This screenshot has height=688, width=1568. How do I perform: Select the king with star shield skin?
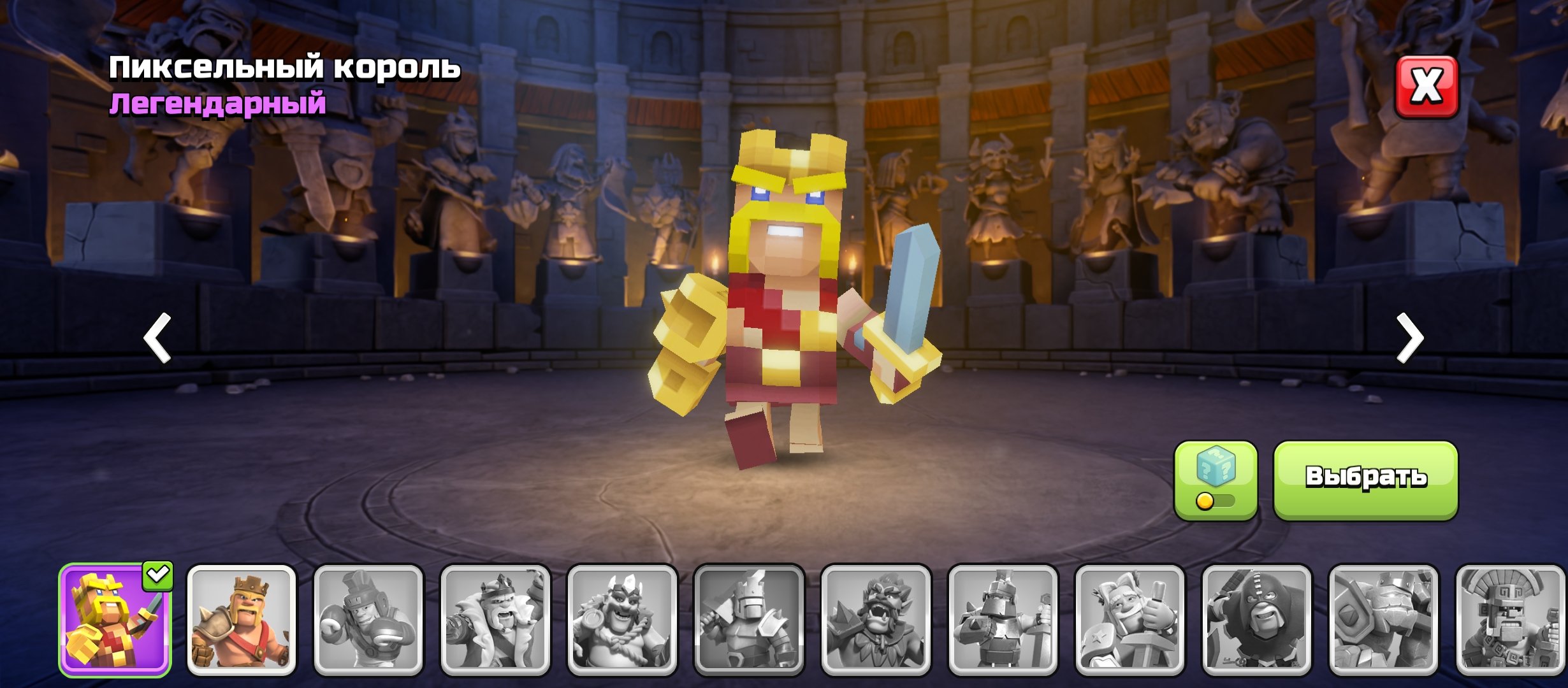coord(1129,620)
